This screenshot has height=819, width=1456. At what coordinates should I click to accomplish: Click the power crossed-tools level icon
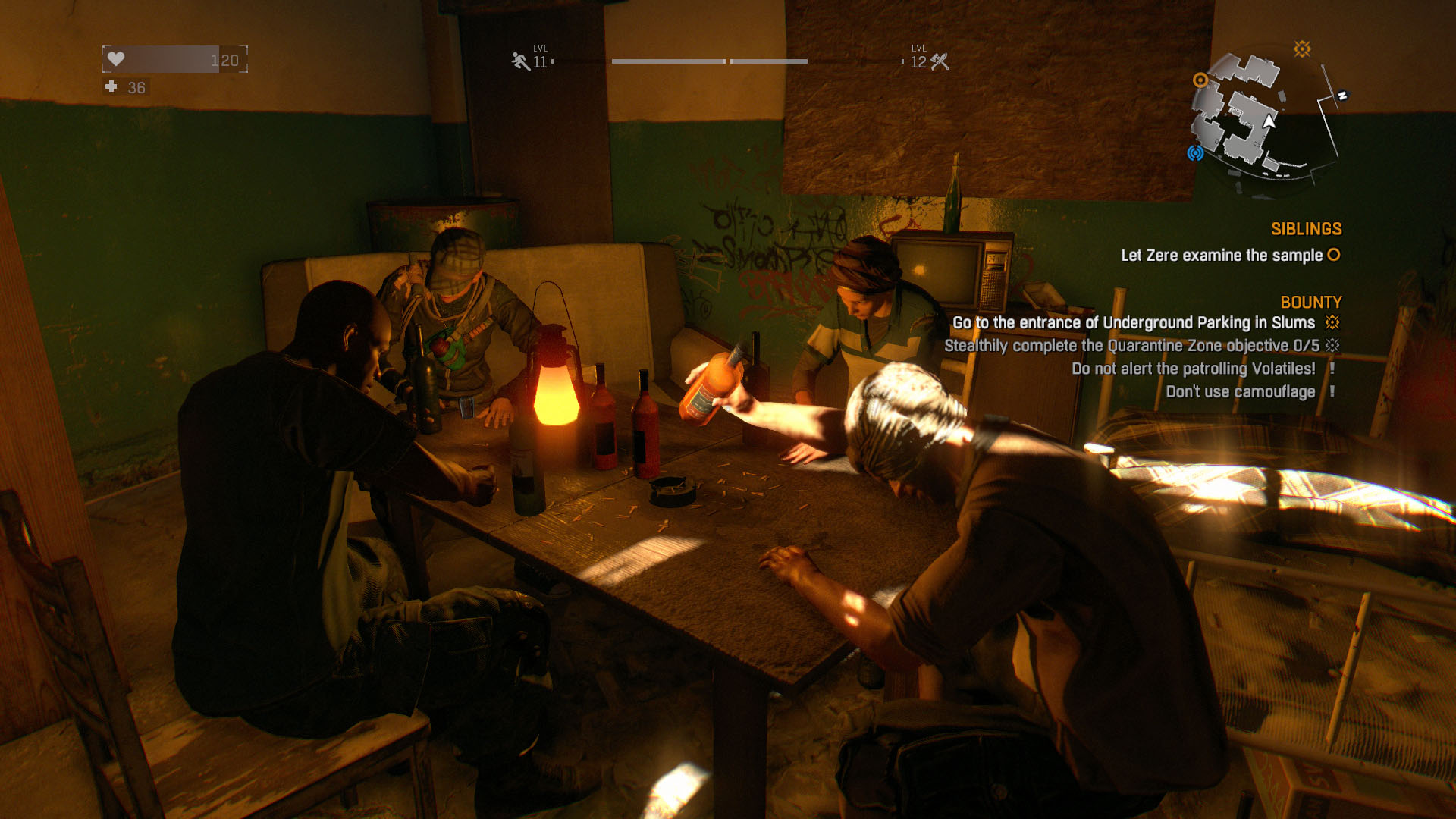click(940, 61)
